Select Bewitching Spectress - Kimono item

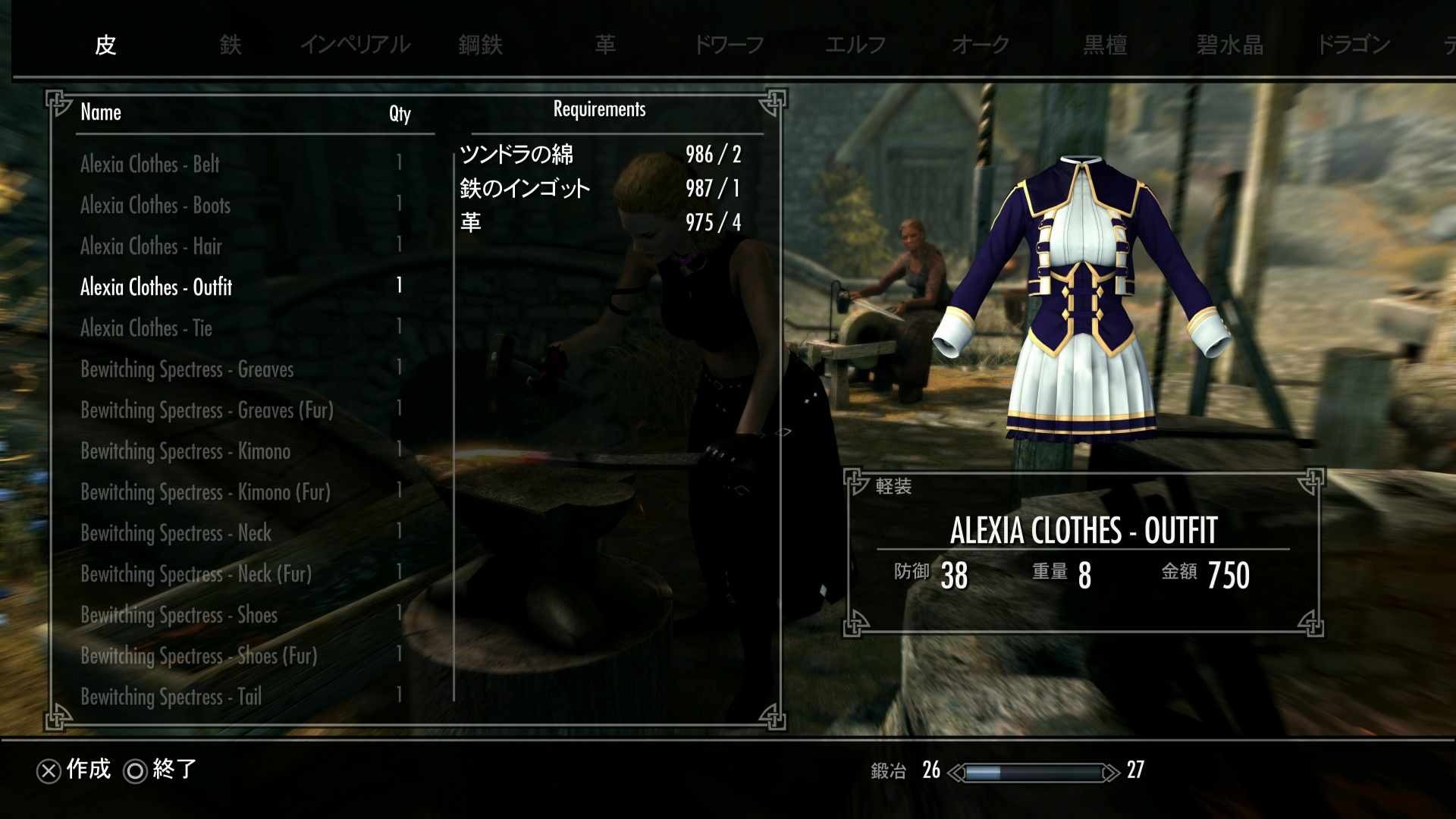[x=185, y=450]
